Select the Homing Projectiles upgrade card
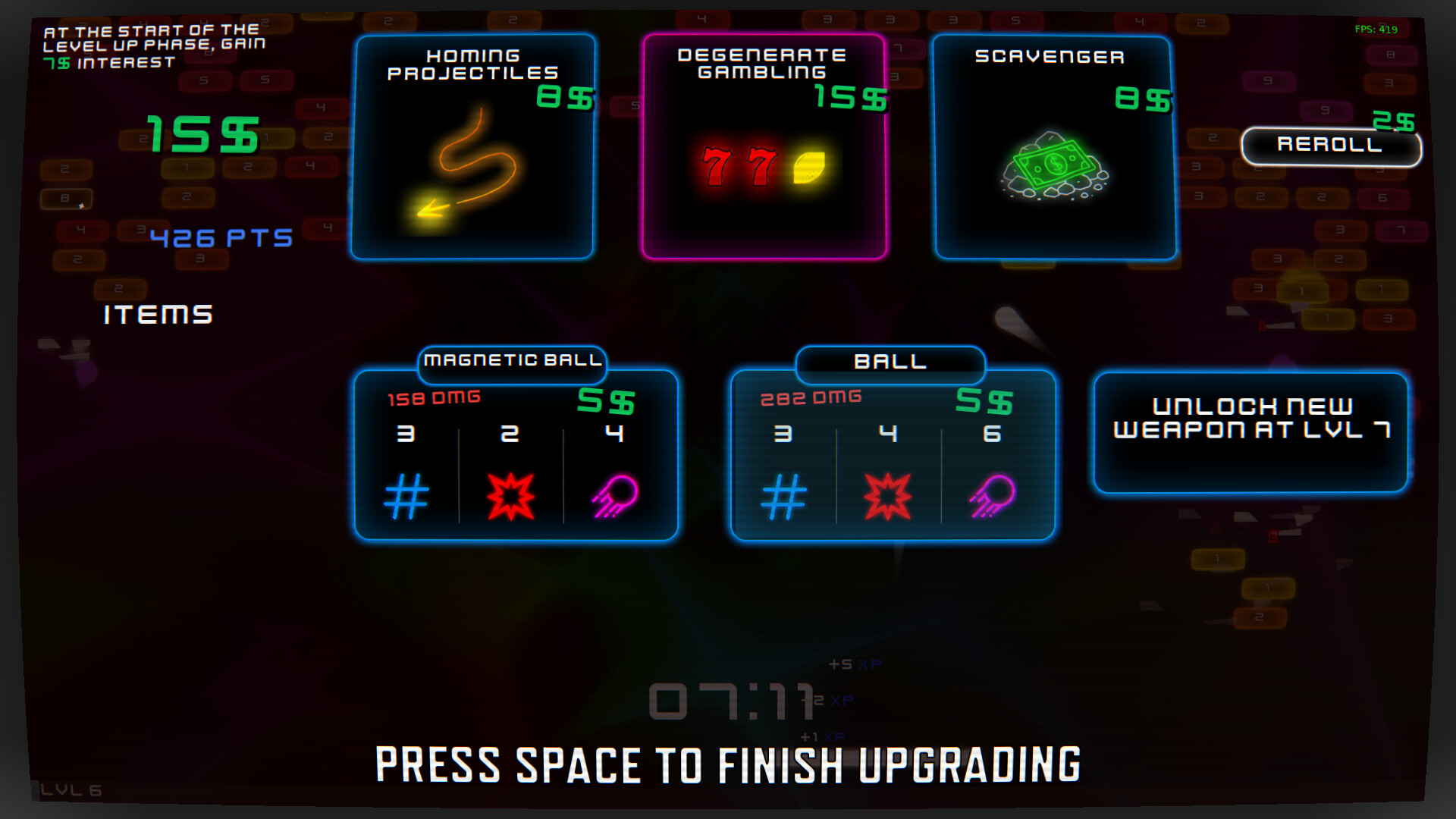Viewport: 1456px width, 819px height. click(x=472, y=144)
